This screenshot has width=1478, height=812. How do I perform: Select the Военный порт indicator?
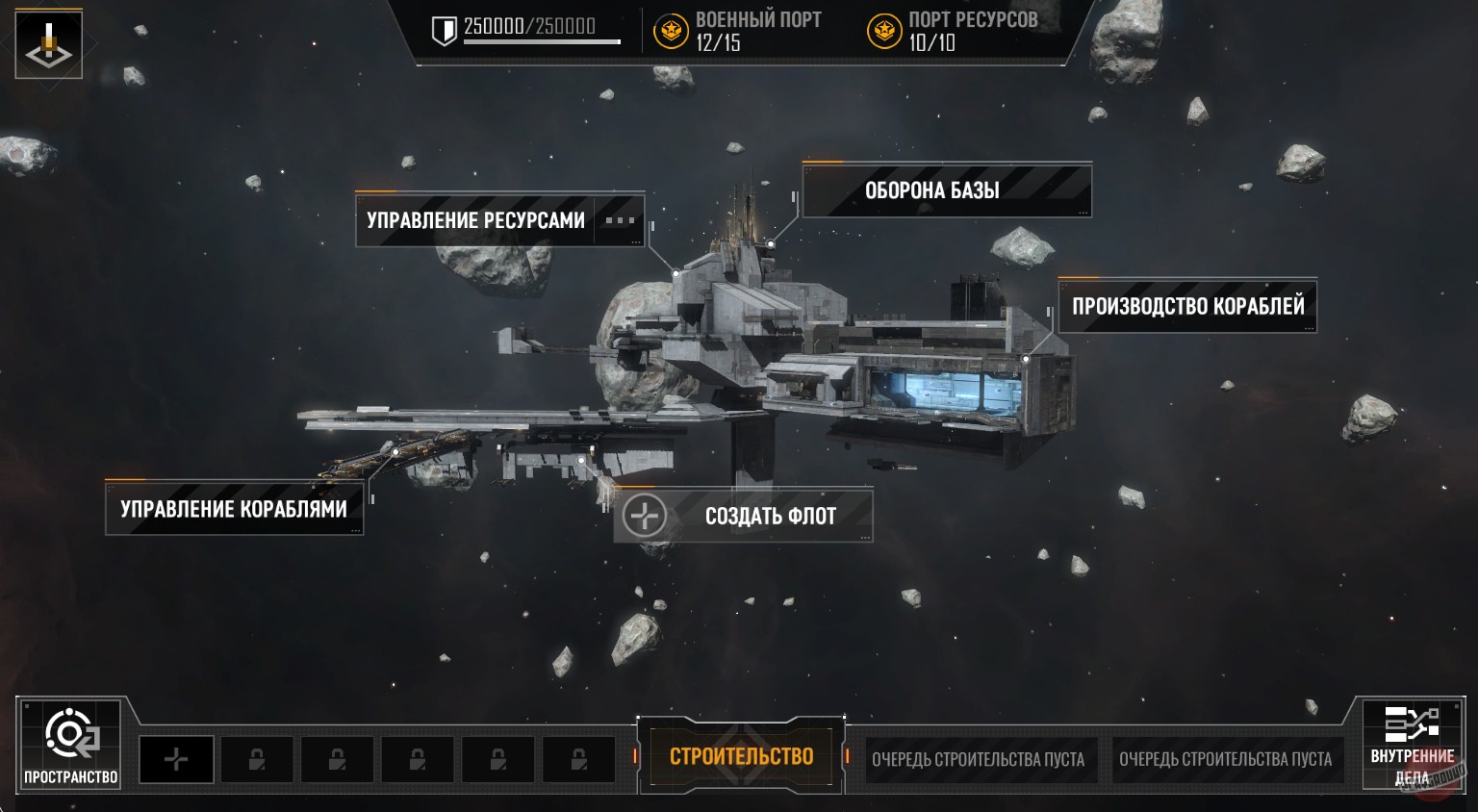[x=738, y=31]
